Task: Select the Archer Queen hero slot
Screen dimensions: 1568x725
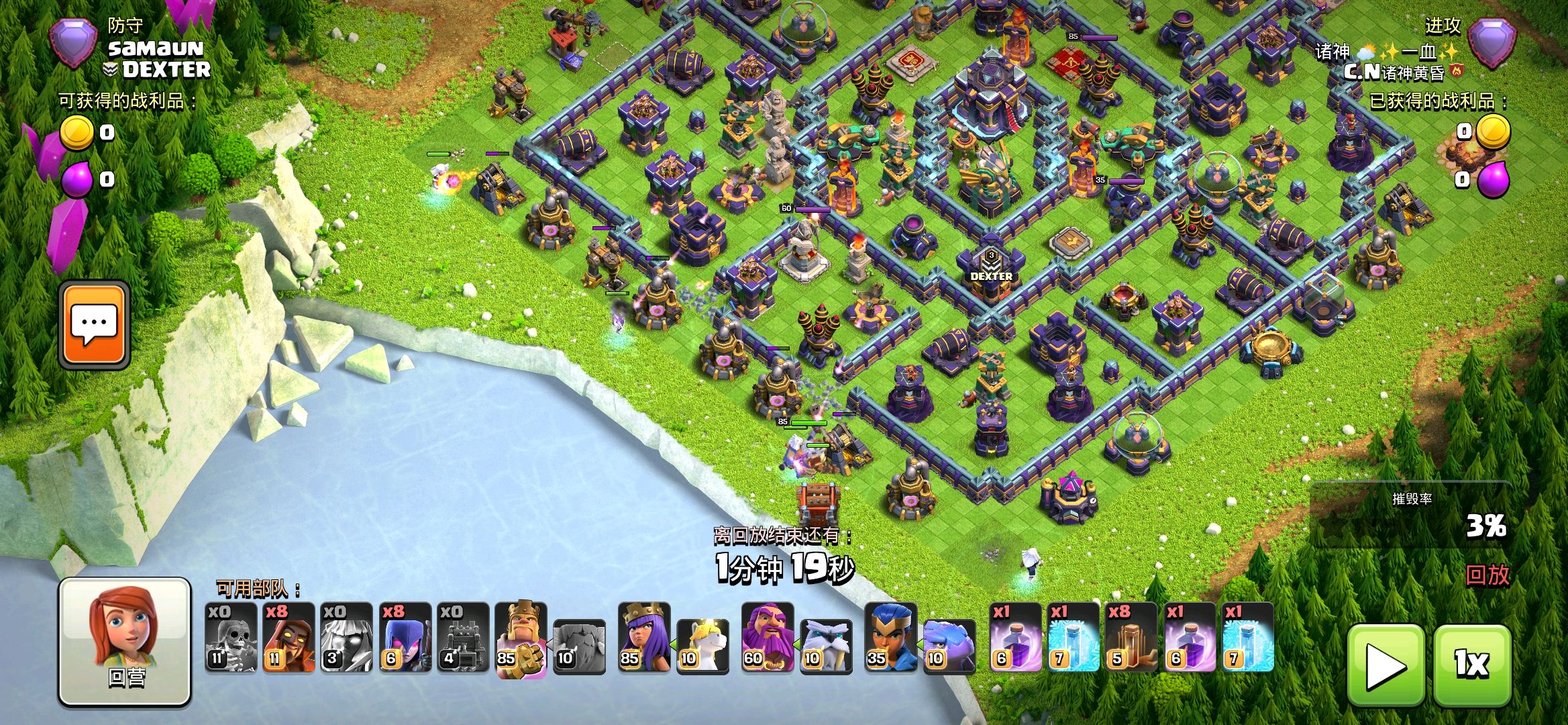Action: [x=644, y=638]
